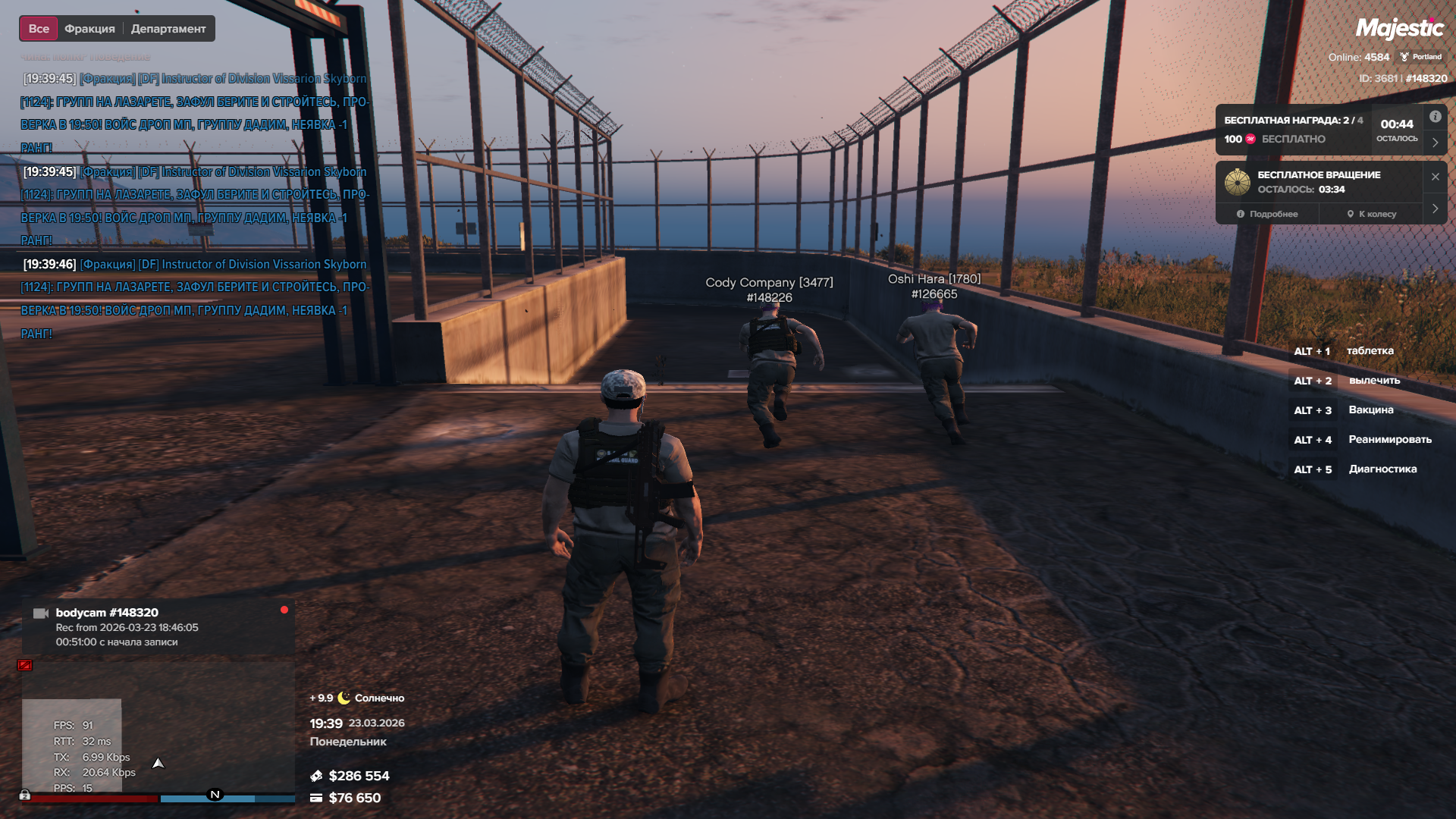The image size is (1456, 819).
Task: Open the Фракция chat tab
Action: tap(89, 29)
